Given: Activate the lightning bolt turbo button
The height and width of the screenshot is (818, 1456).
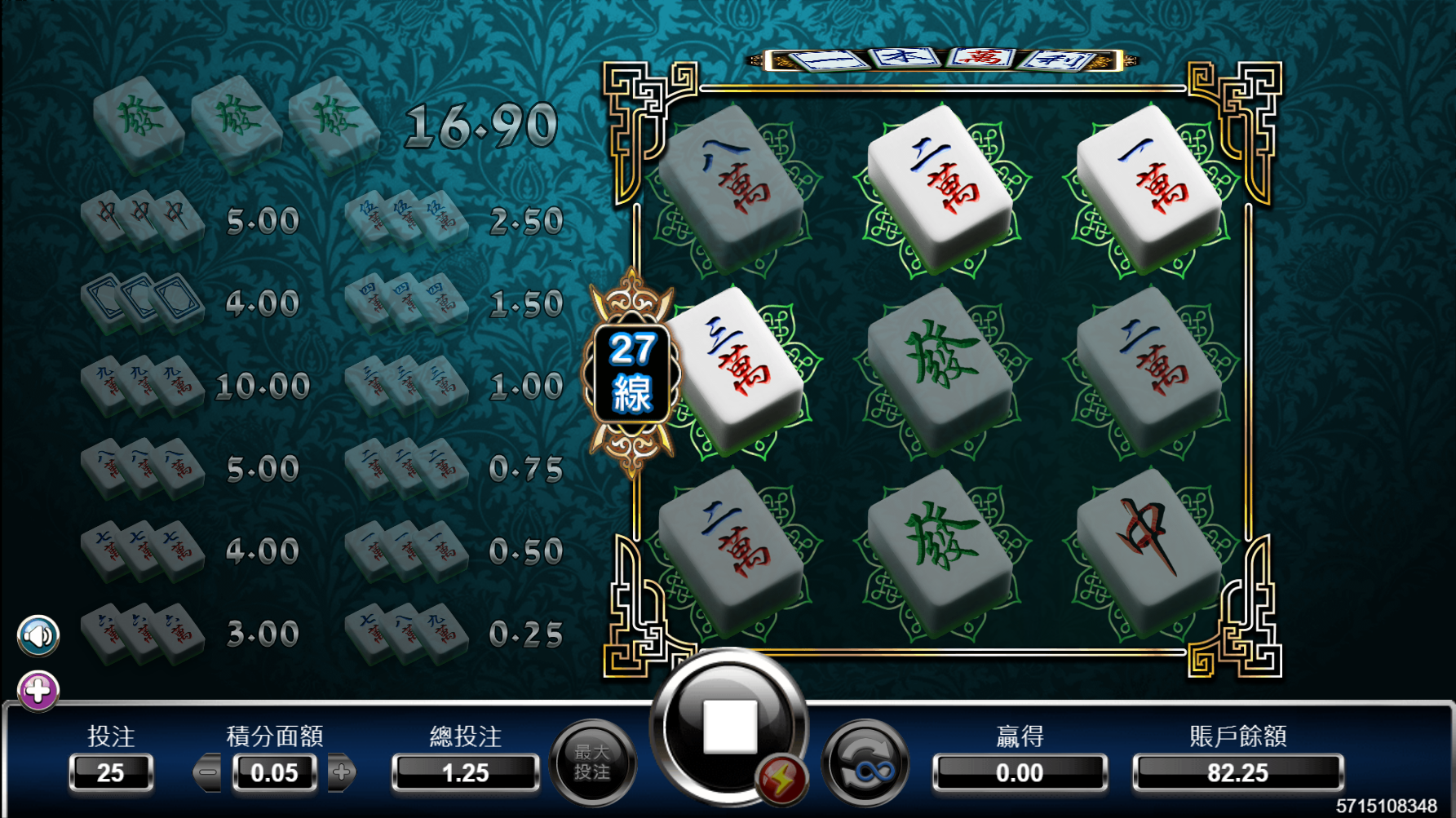Looking at the screenshot, I should tap(781, 780).
